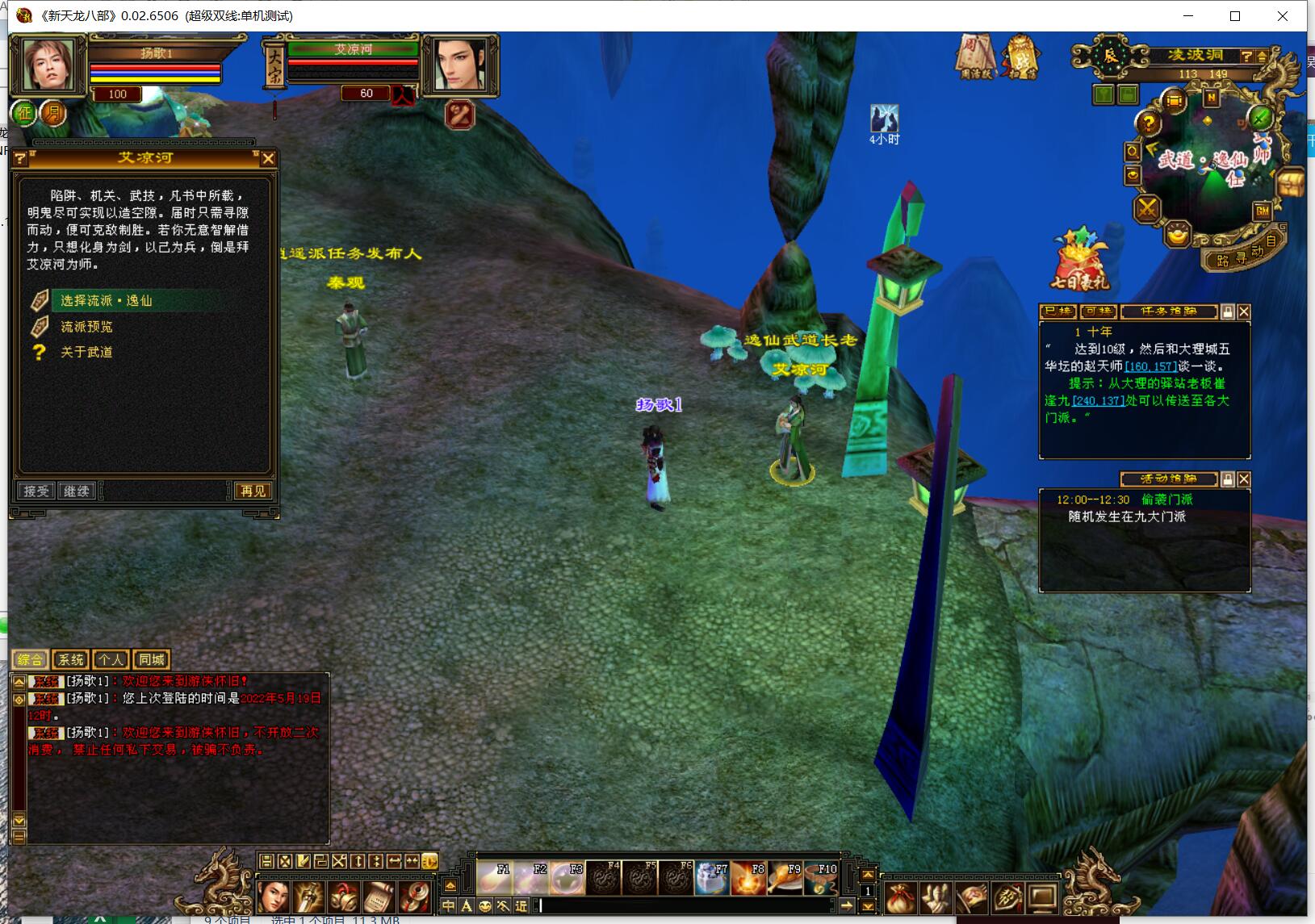Show the 可接 available quests tab

click(x=1097, y=311)
